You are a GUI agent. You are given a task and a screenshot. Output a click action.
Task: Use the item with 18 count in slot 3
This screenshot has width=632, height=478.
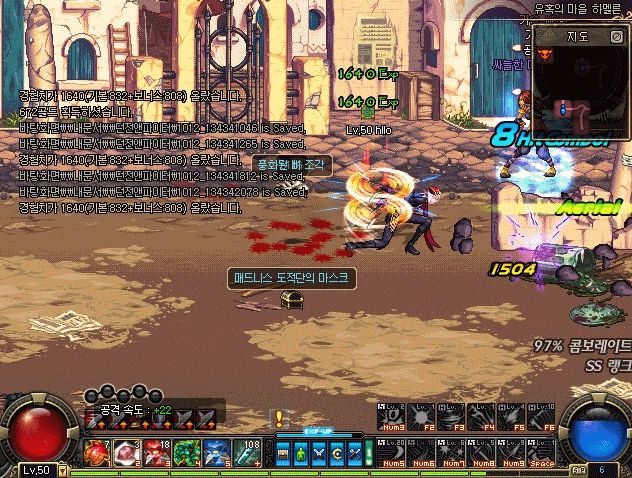157,453
